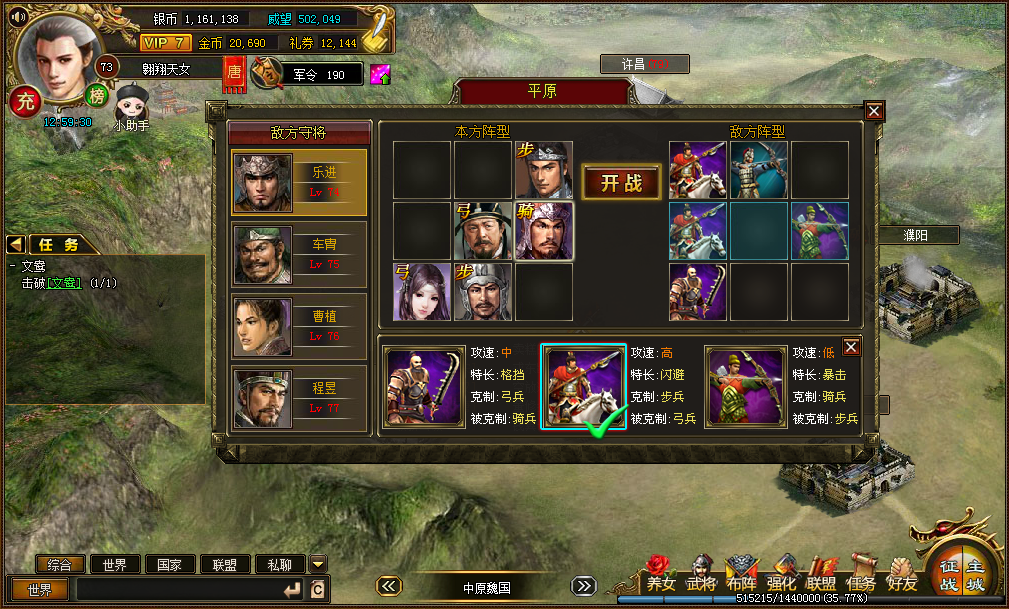This screenshot has height=609, width=1009.
Task: Close the troop type info panel
Action: click(850, 346)
